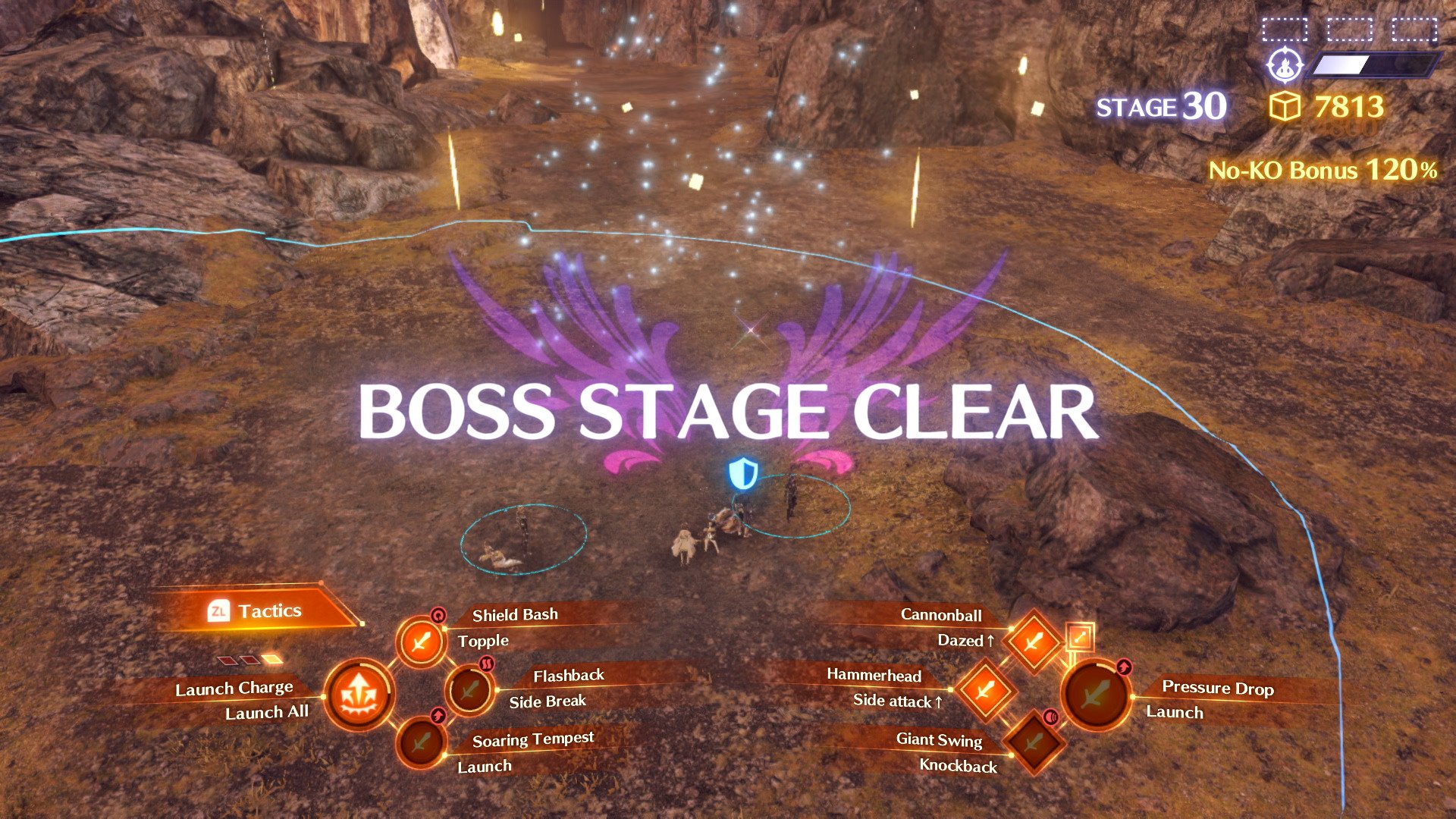
Task: Click the yellow card token near Launch Charge
Action: pyautogui.click(x=273, y=658)
